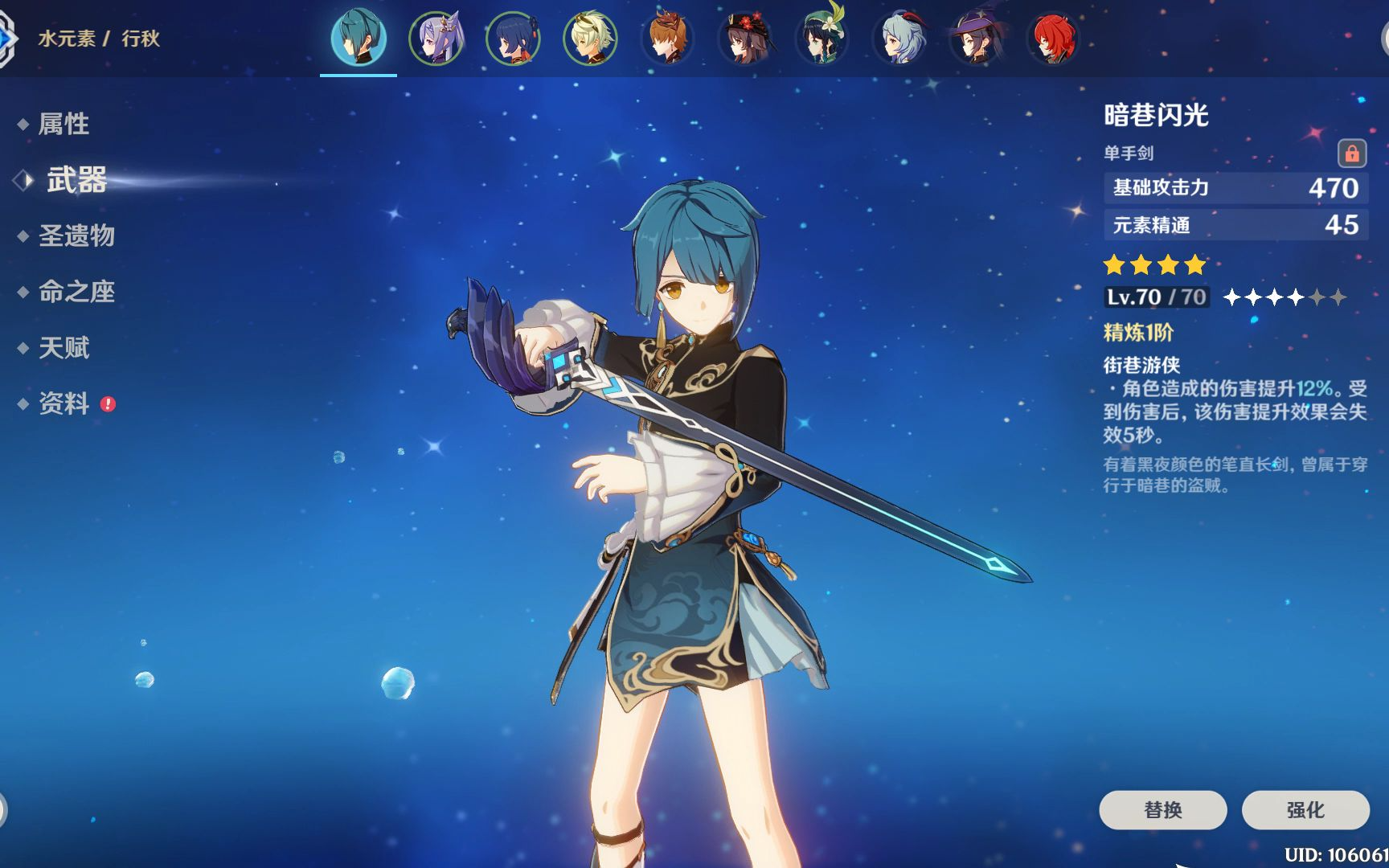Open the 命之座 constellation page
This screenshot has height=868, width=1389.
[x=76, y=292]
